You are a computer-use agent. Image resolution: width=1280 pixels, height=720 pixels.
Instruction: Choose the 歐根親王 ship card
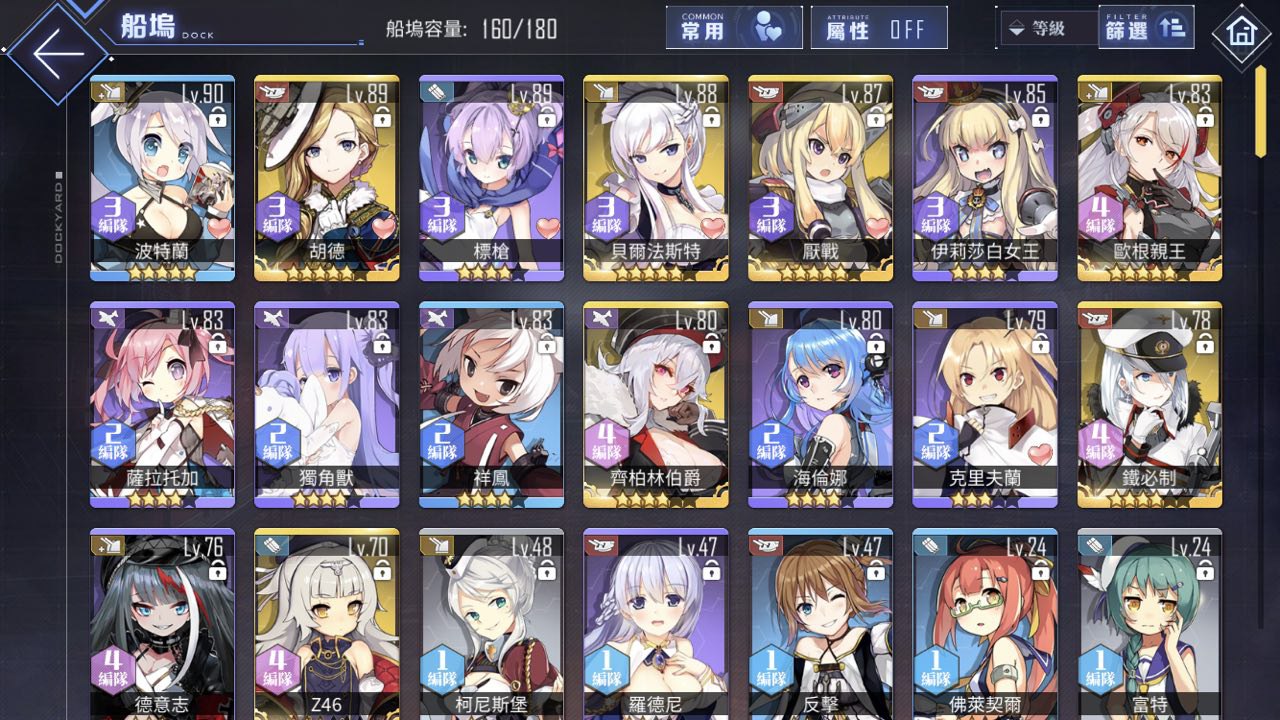[1149, 178]
